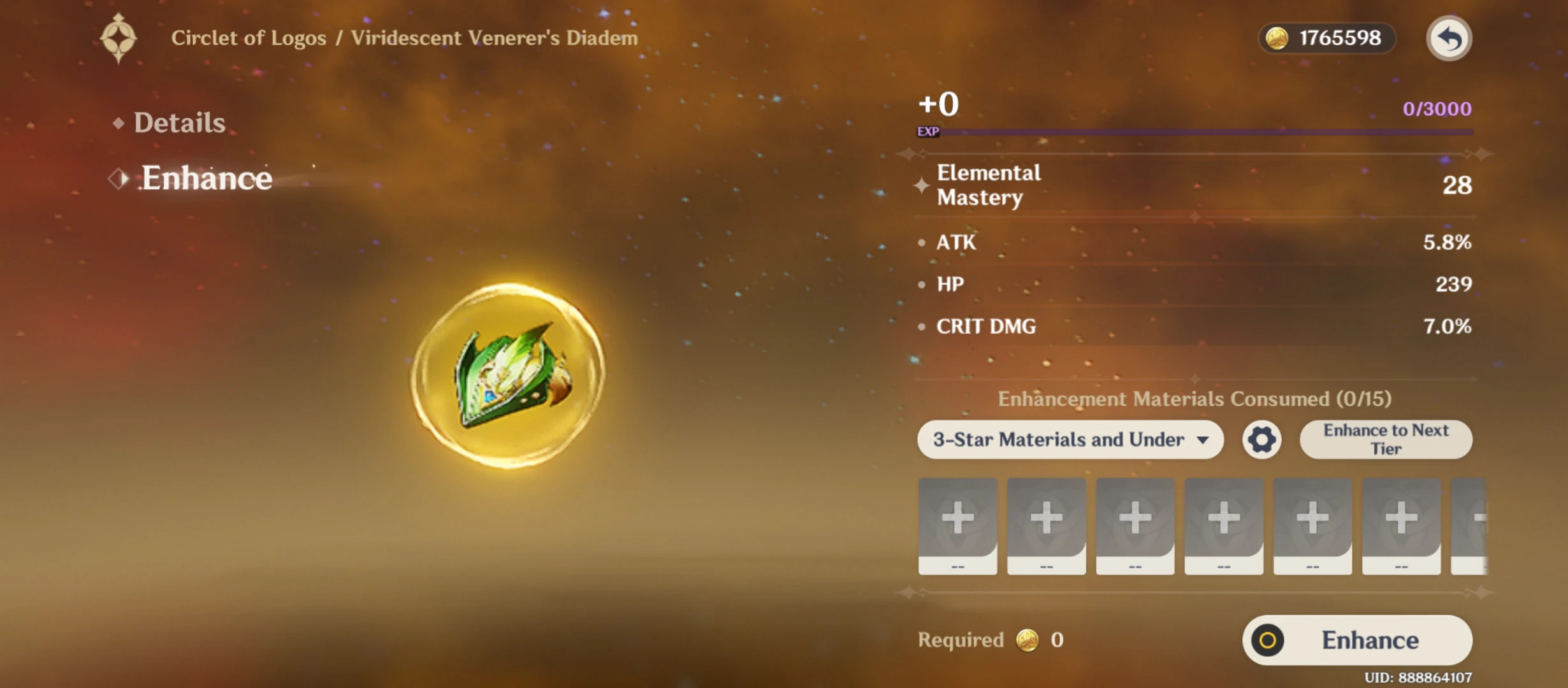Image resolution: width=1568 pixels, height=688 pixels.
Task: Click the back arrow icon
Action: click(1449, 38)
